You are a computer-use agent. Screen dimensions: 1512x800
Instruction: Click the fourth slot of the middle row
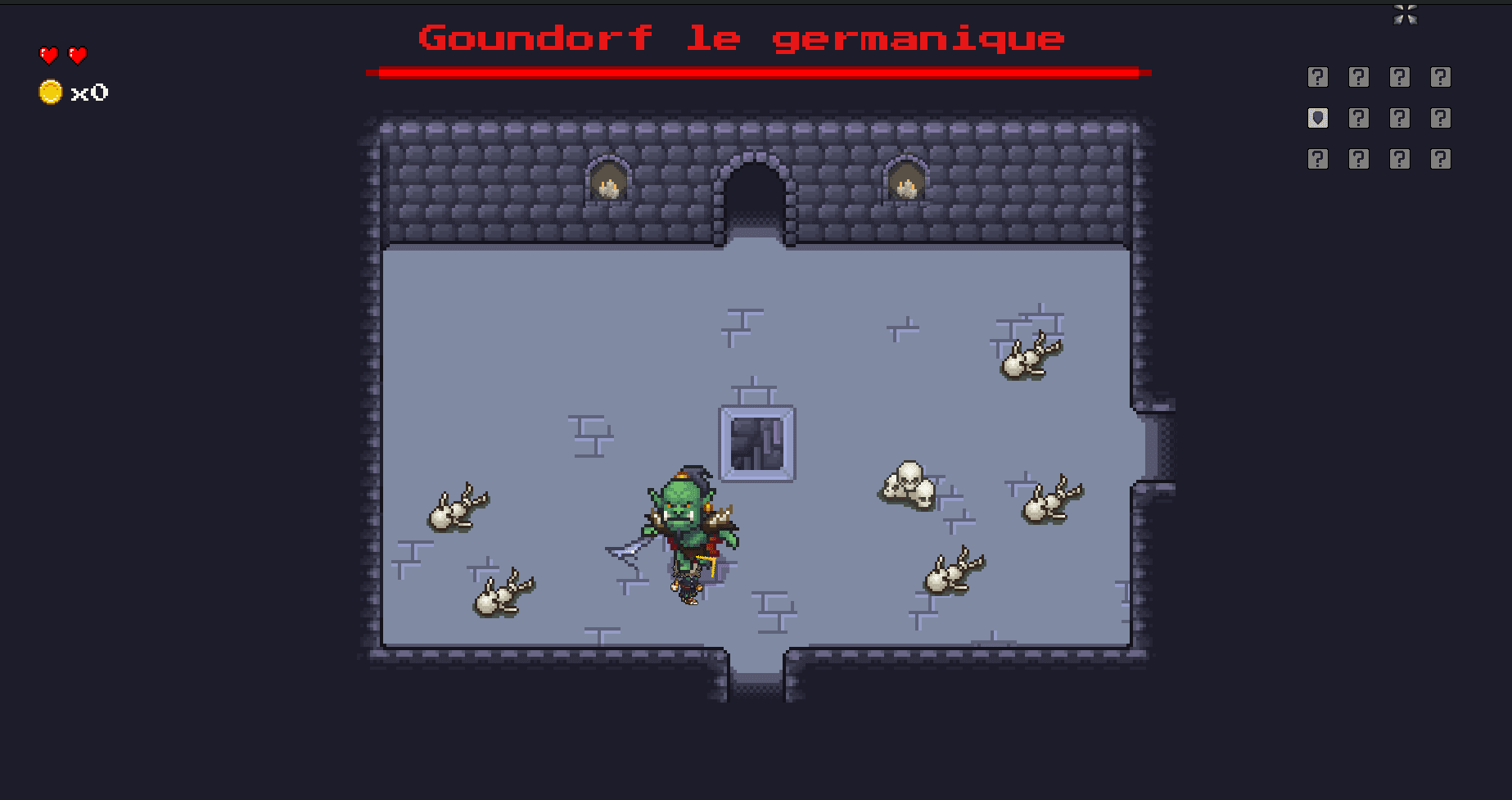pyautogui.click(x=1441, y=117)
